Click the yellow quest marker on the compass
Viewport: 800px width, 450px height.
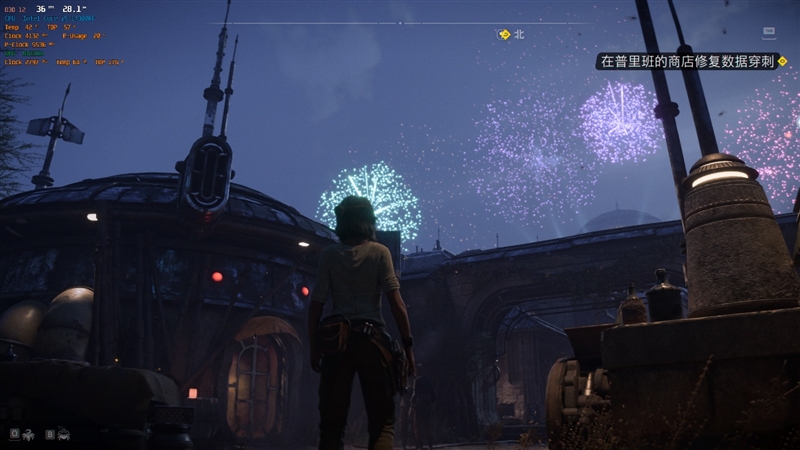(504, 34)
